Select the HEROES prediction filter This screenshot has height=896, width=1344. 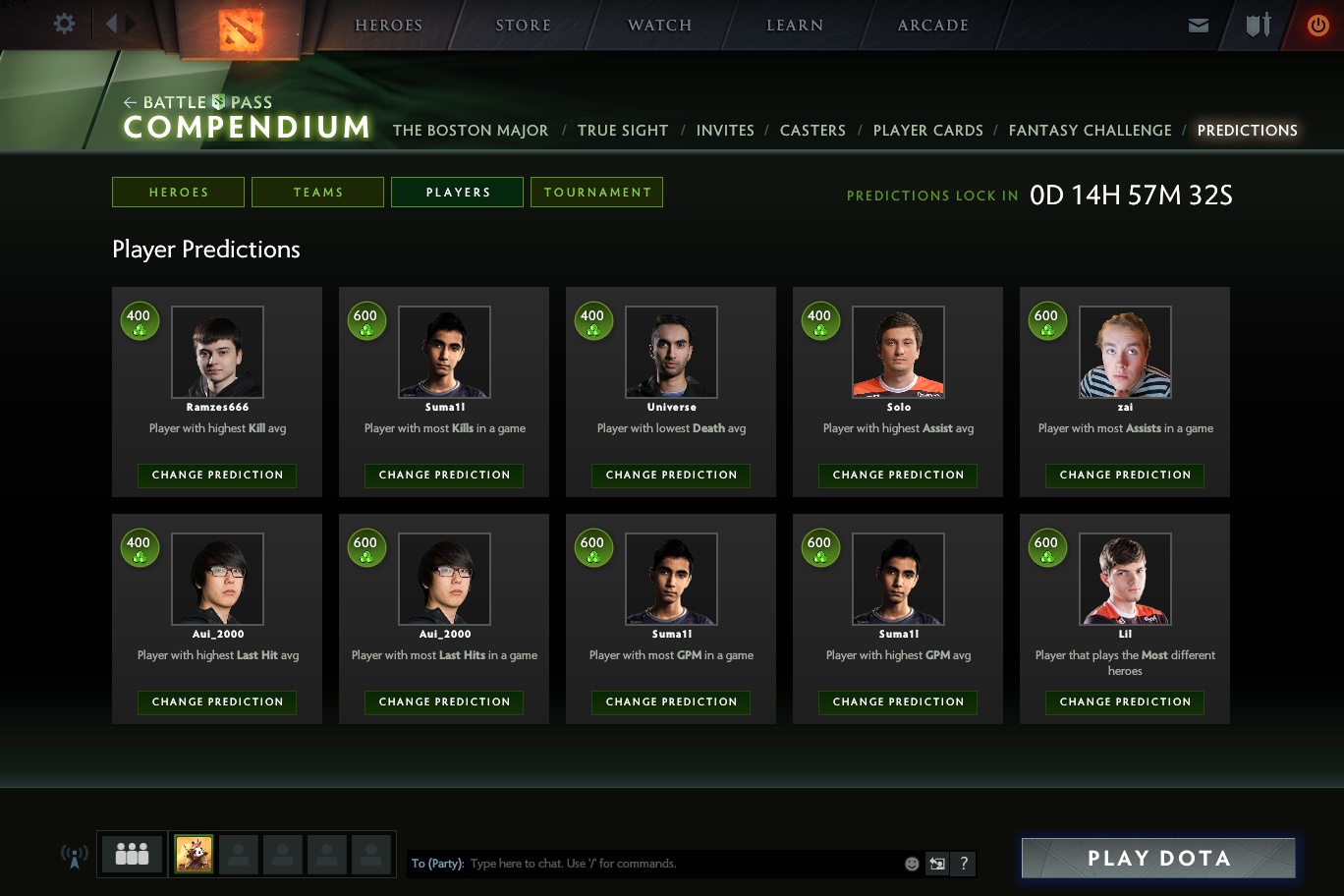pos(178,192)
